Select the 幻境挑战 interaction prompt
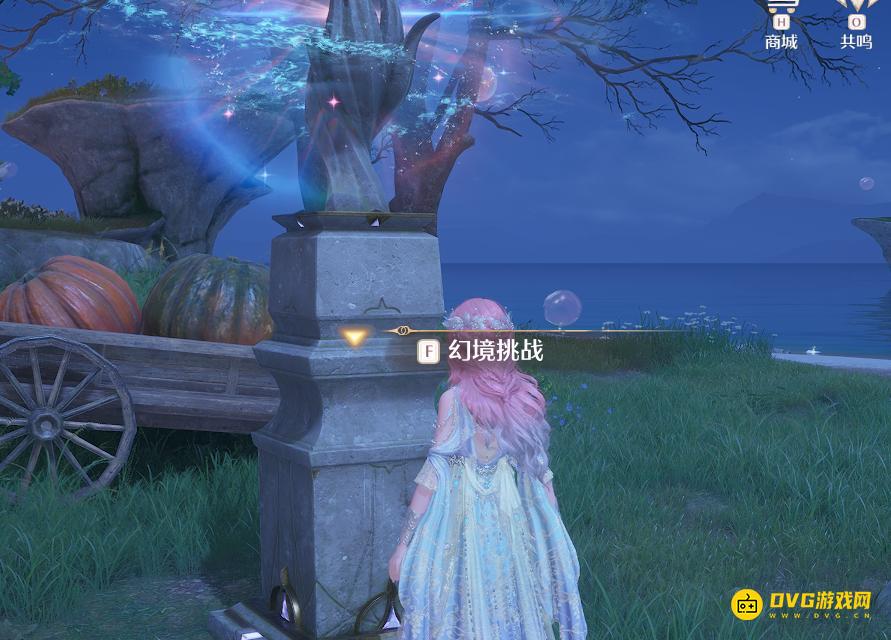 [x=482, y=352]
